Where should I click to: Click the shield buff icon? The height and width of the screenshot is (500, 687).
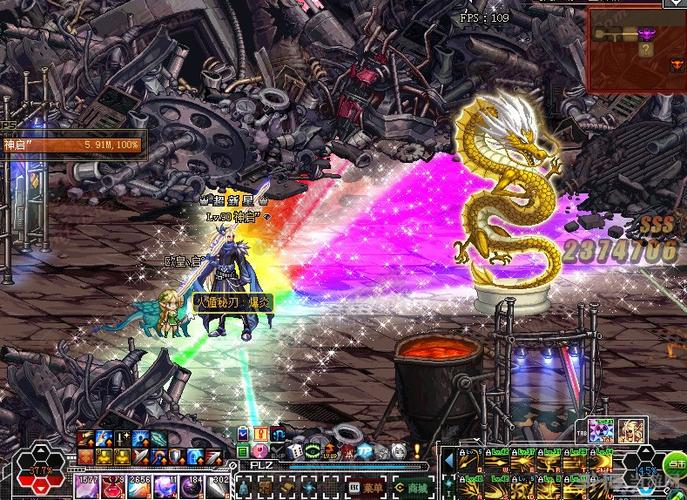[x=175, y=456]
